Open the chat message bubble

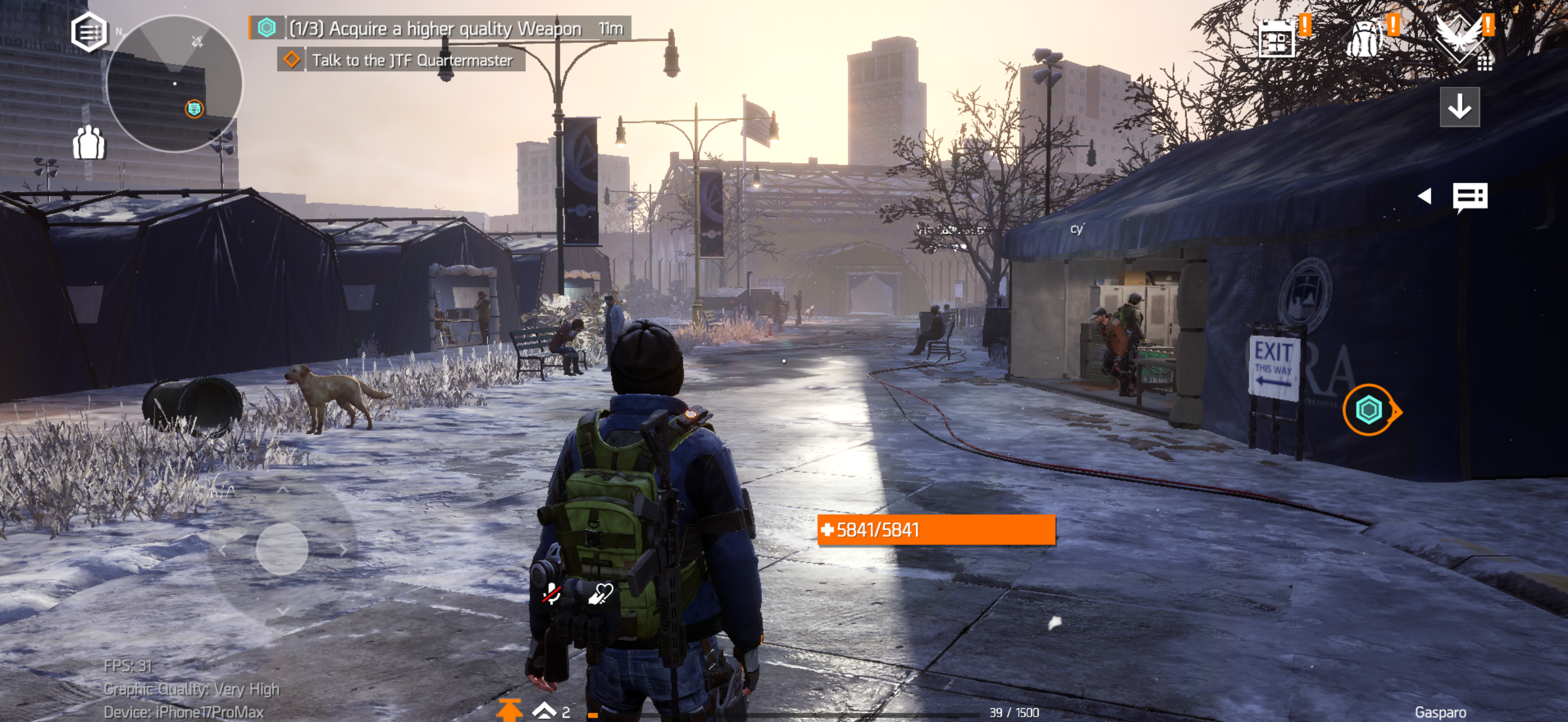[1470, 197]
